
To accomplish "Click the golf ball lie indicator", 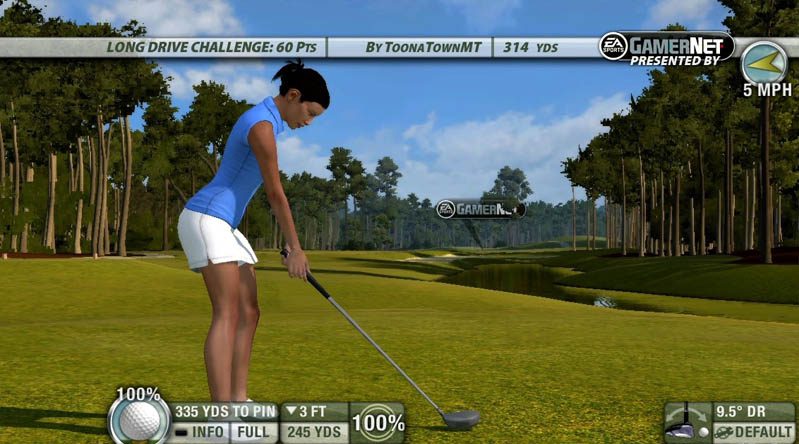I will tap(139, 419).
